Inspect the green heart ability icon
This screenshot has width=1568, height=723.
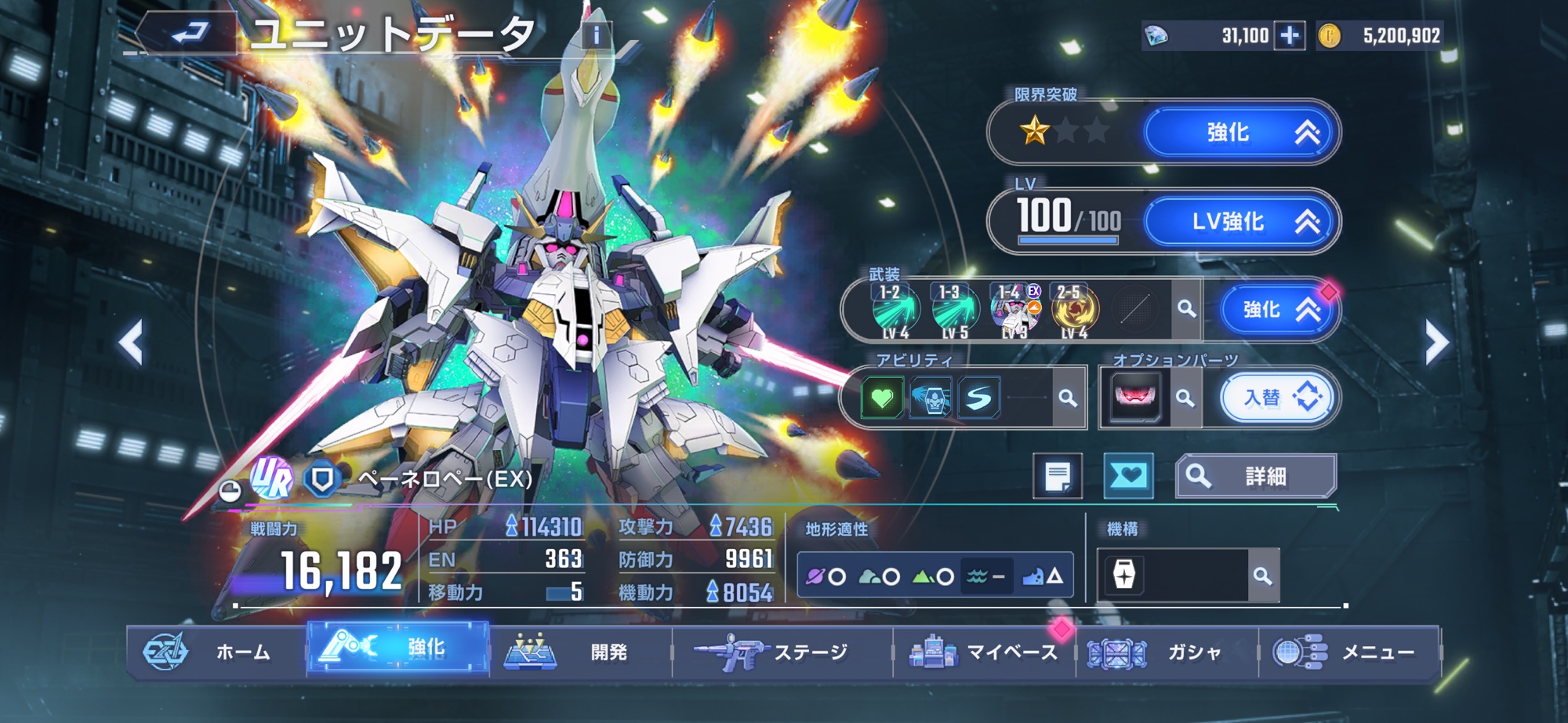click(882, 398)
